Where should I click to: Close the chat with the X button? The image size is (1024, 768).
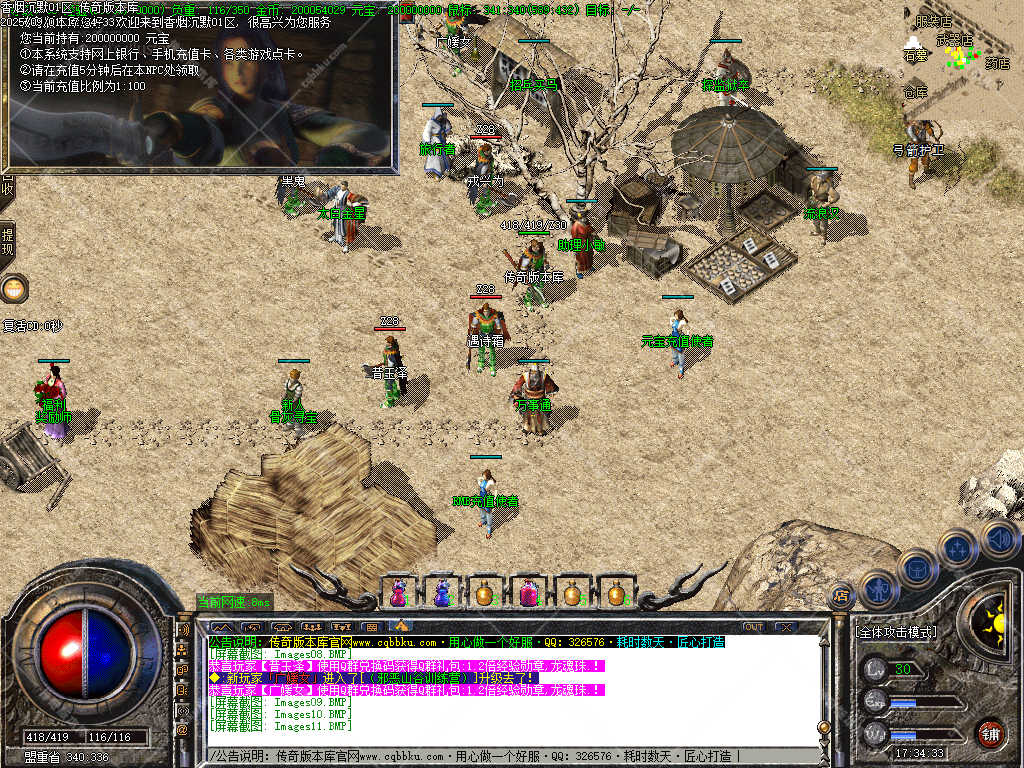786,627
